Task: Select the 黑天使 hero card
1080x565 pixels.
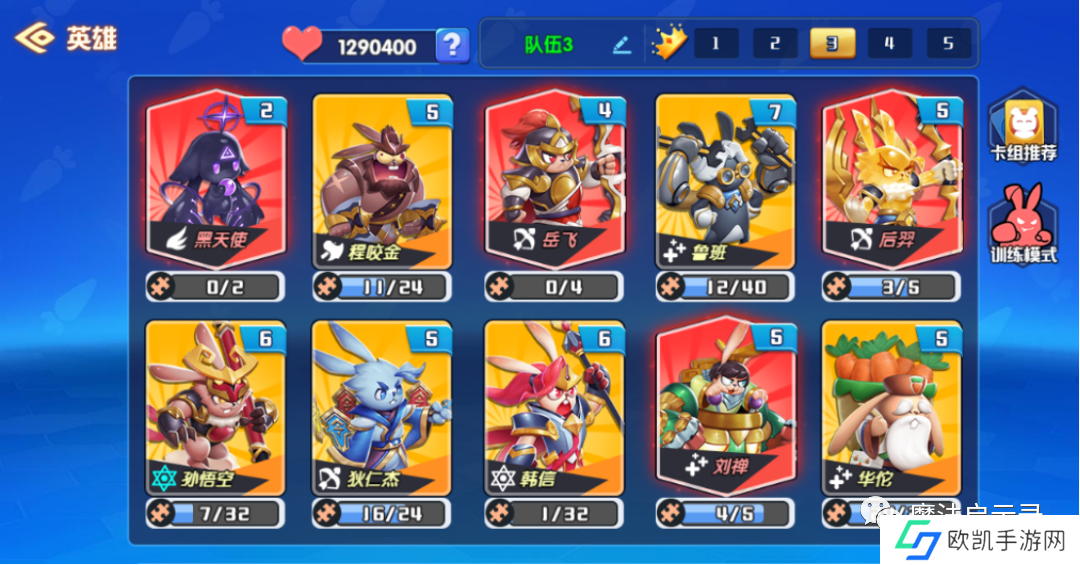Action: [216, 178]
